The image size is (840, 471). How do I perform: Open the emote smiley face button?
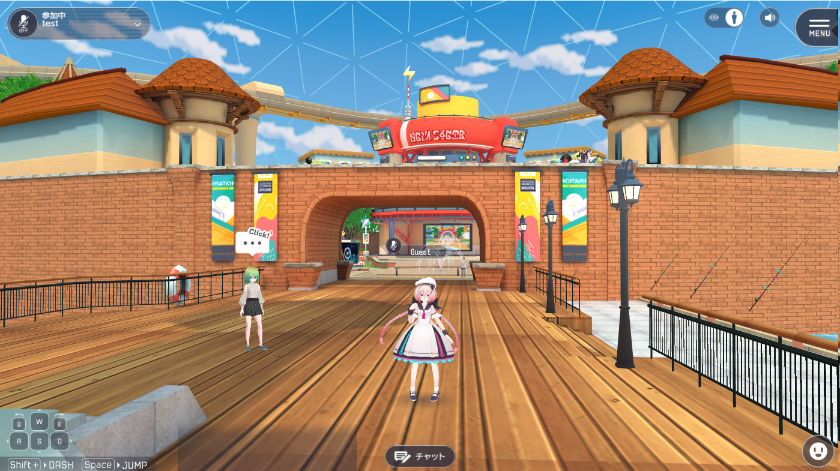tap(816, 450)
